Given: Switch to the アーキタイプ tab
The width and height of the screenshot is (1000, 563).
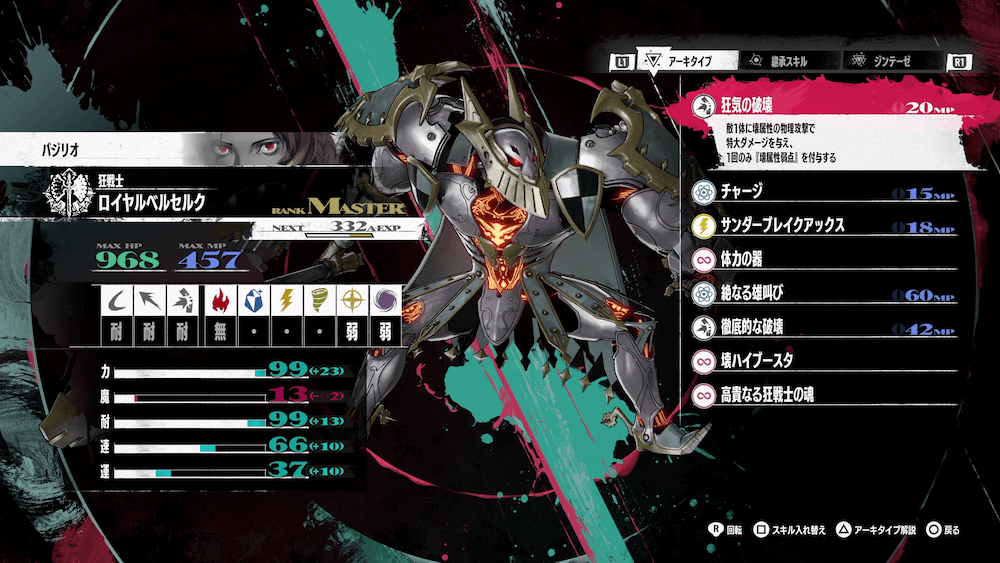Looking at the screenshot, I should coord(687,61).
